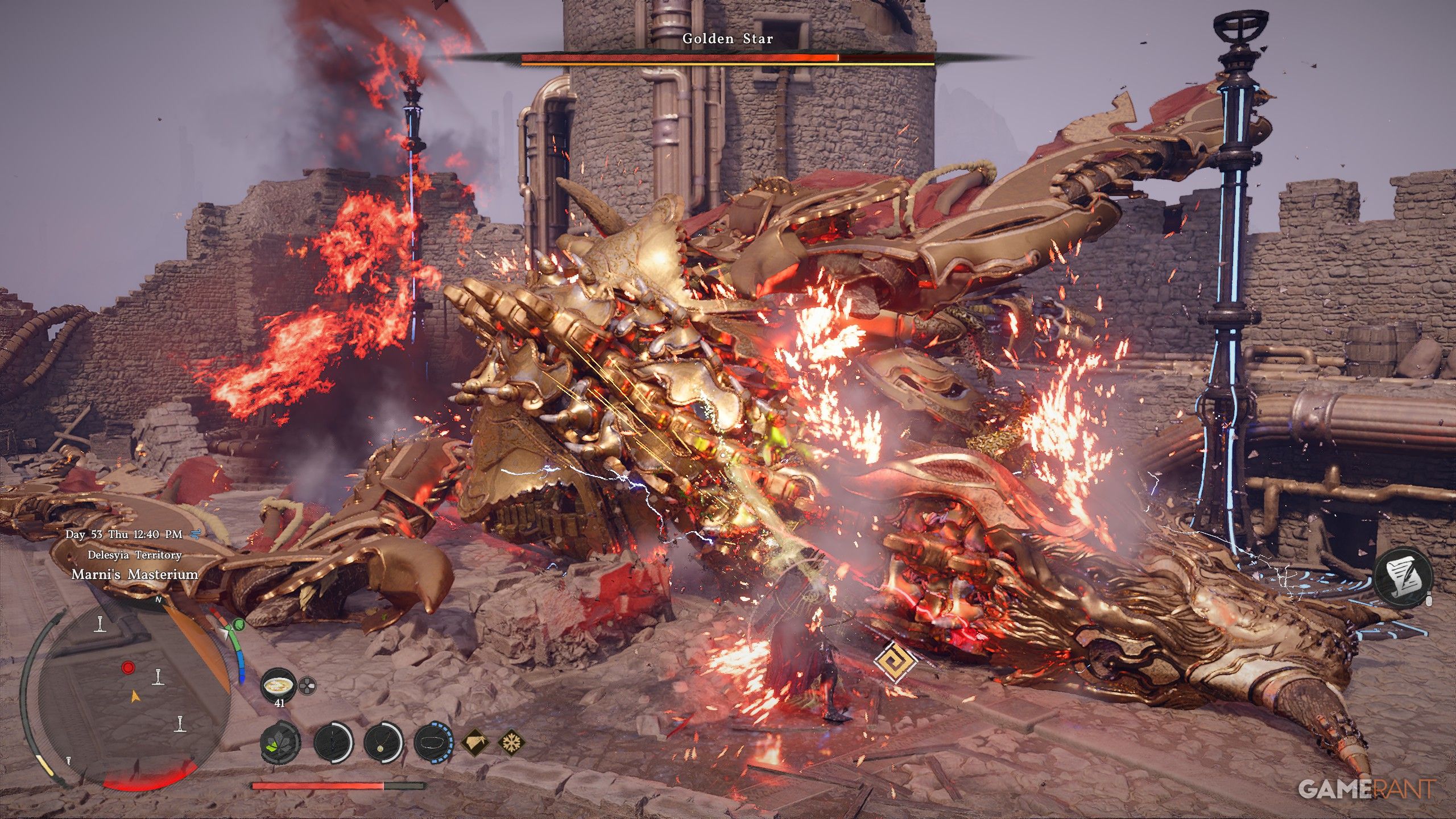Click the bandana diamond status icon
Screen dimensions: 1456x819
pyautogui.click(x=474, y=742)
